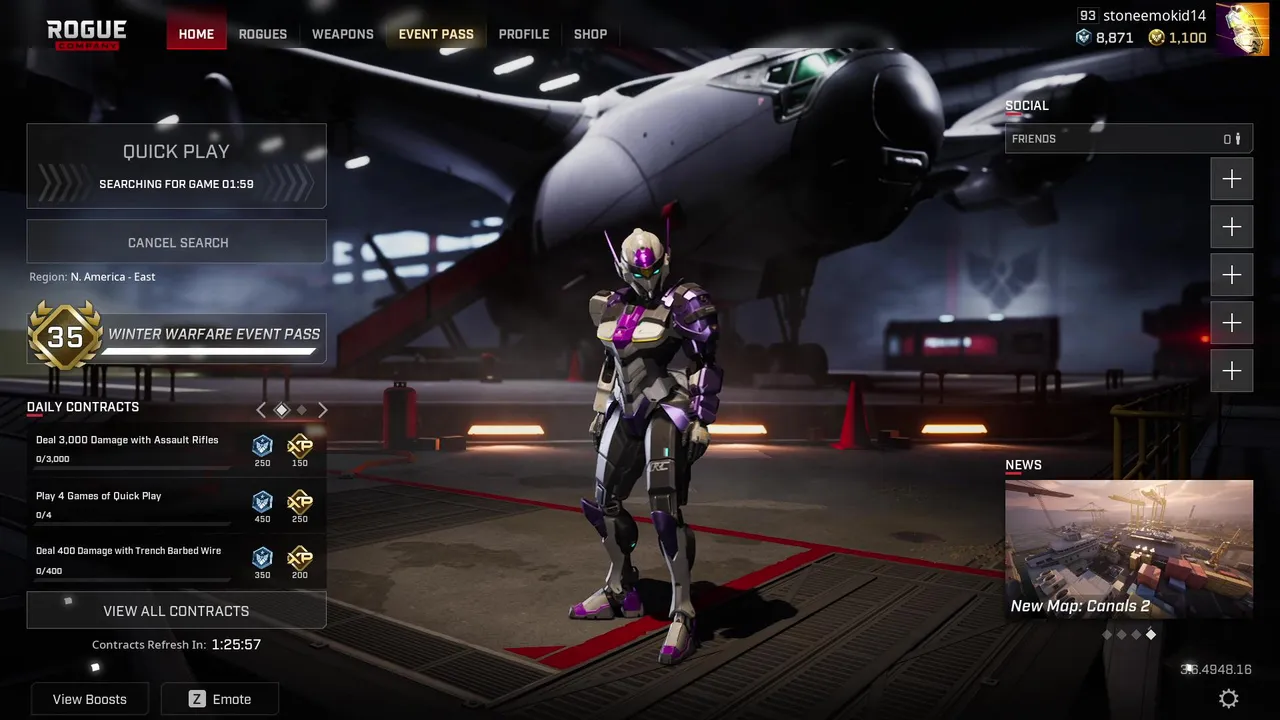1280x720 pixels.
Task: Click the stoneemokid14 player avatar
Action: [1240, 28]
